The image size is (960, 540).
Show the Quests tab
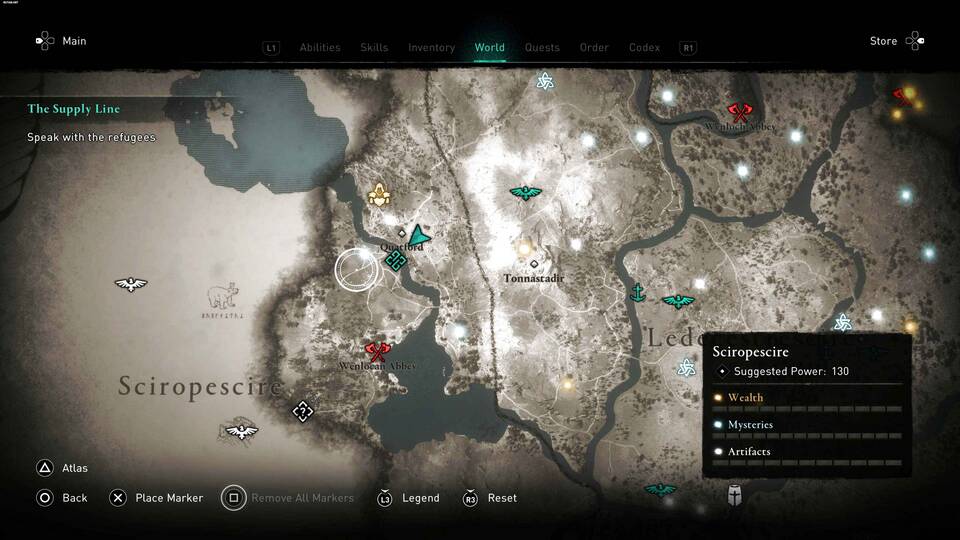coord(542,47)
